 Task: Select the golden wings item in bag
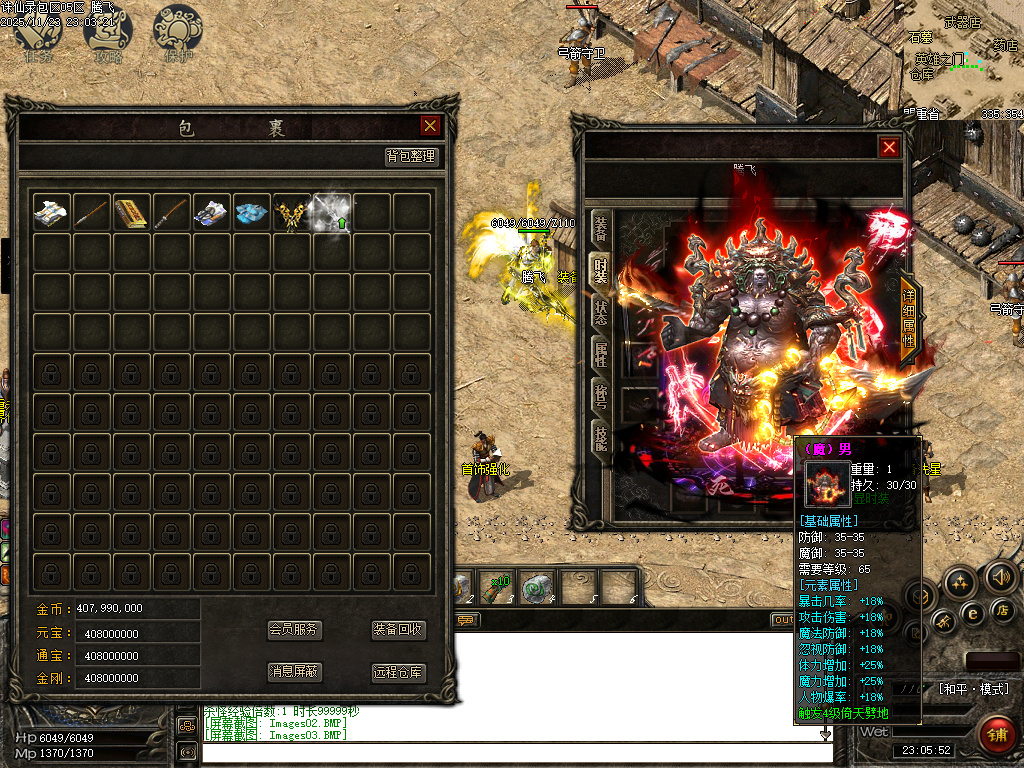(x=291, y=212)
